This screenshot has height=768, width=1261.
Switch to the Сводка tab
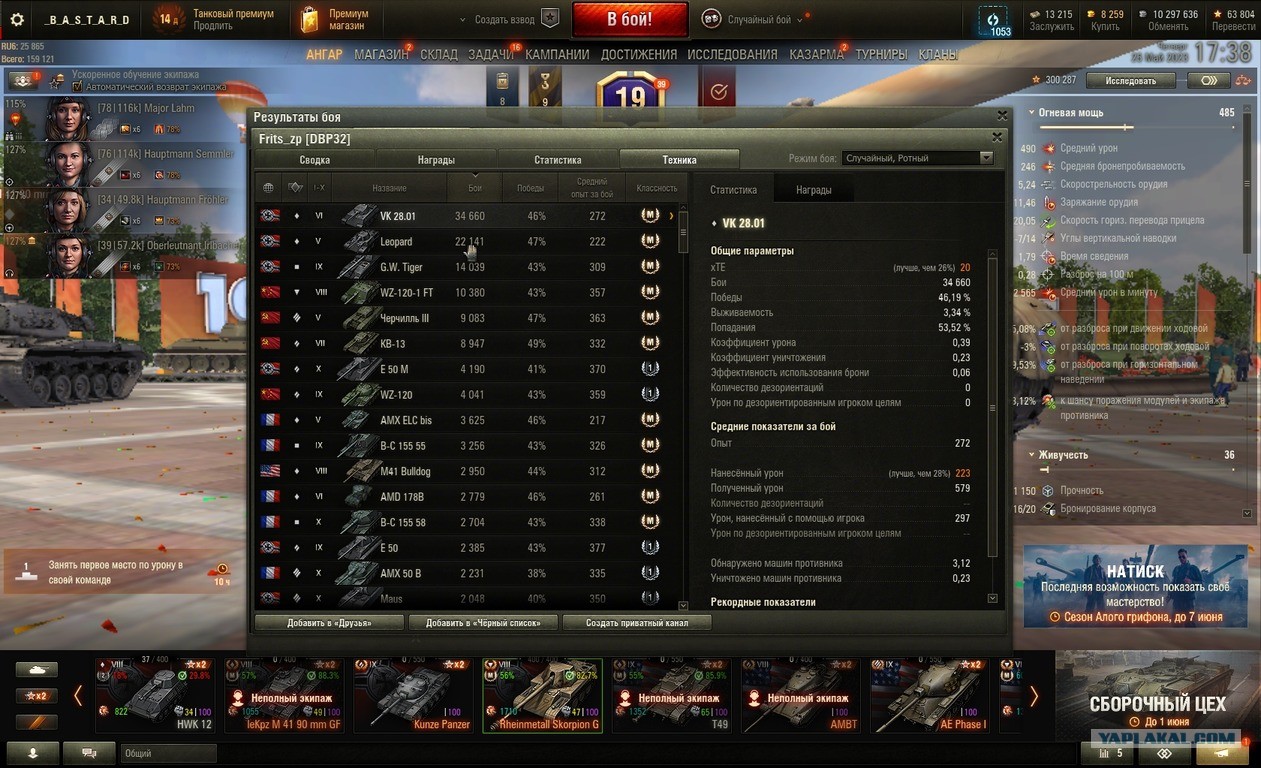314,159
